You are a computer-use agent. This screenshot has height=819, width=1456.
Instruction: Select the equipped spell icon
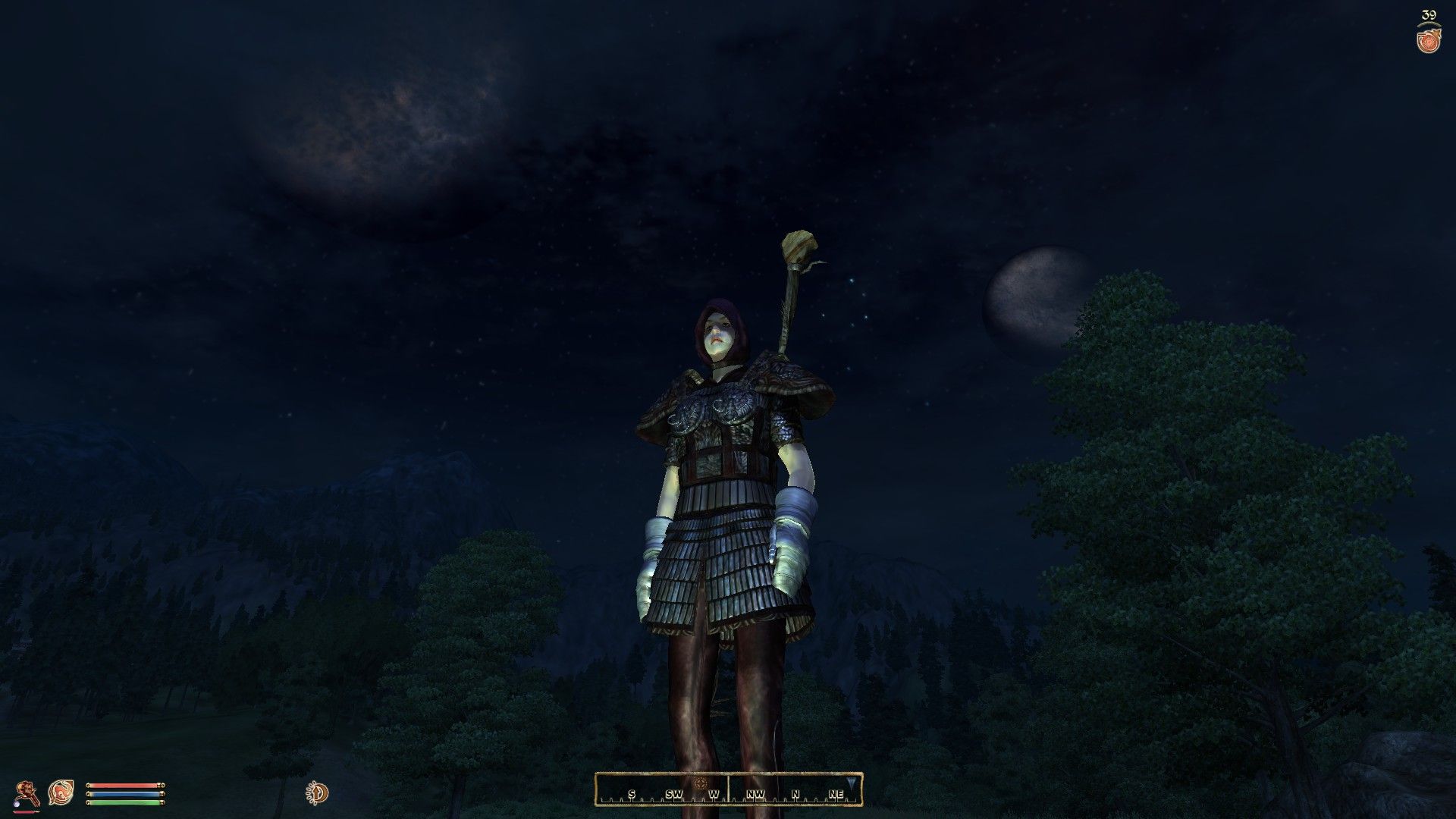click(61, 792)
